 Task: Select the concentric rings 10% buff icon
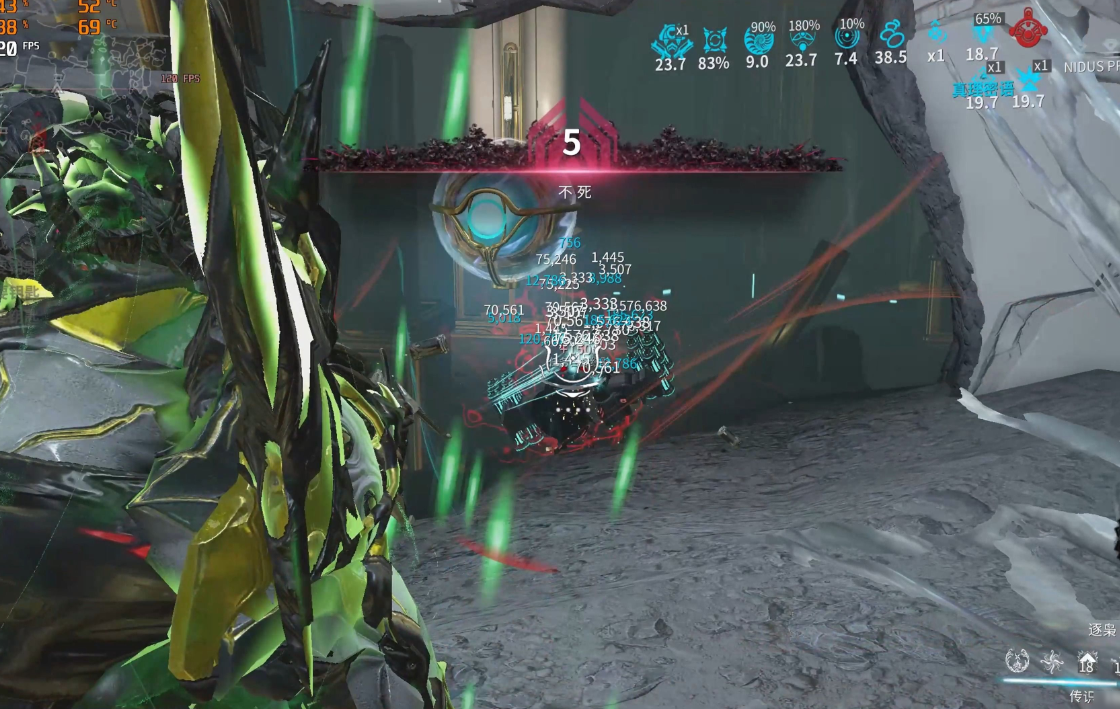[x=846, y=38]
